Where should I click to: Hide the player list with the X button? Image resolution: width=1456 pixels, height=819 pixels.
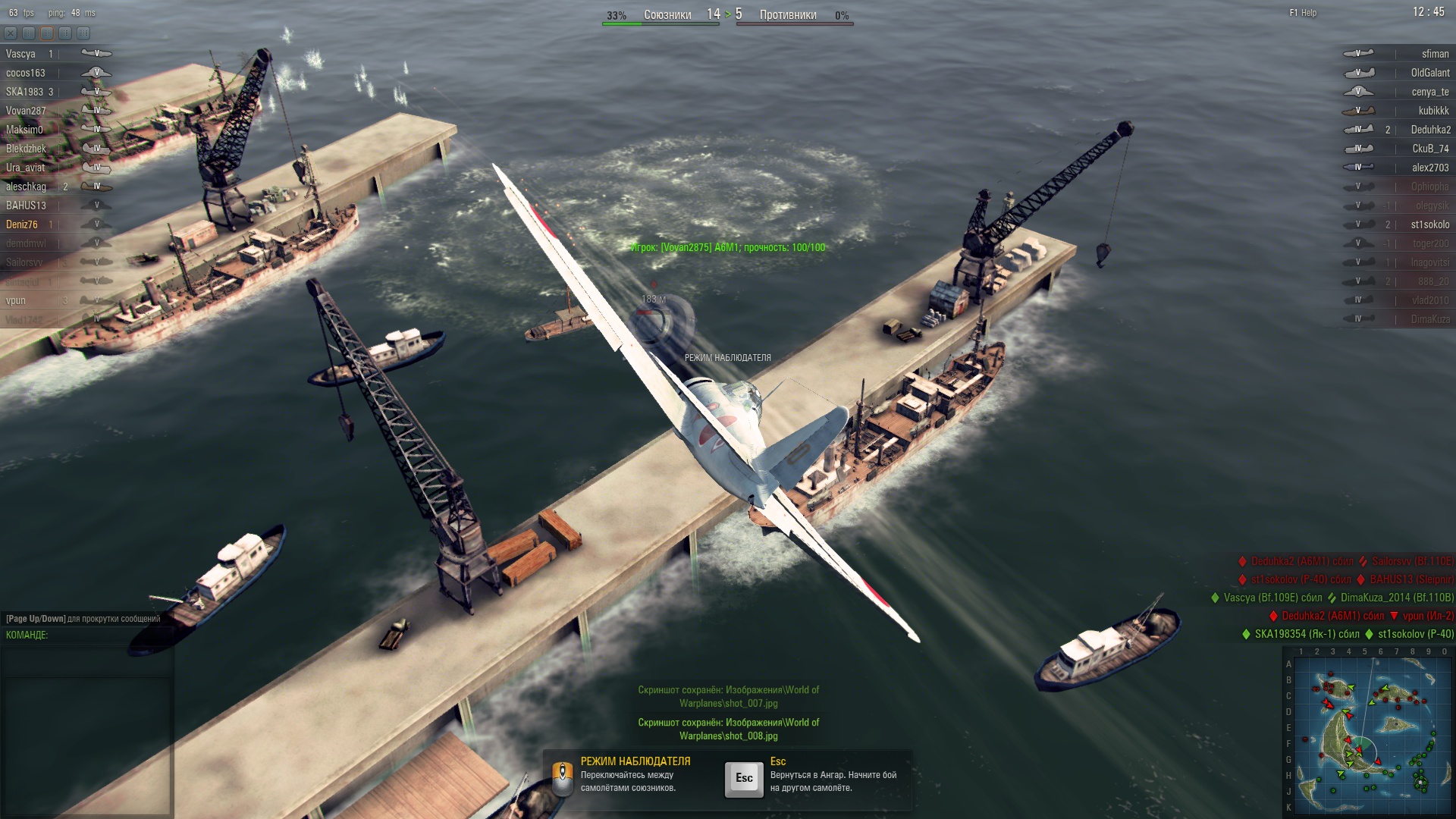[11, 33]
